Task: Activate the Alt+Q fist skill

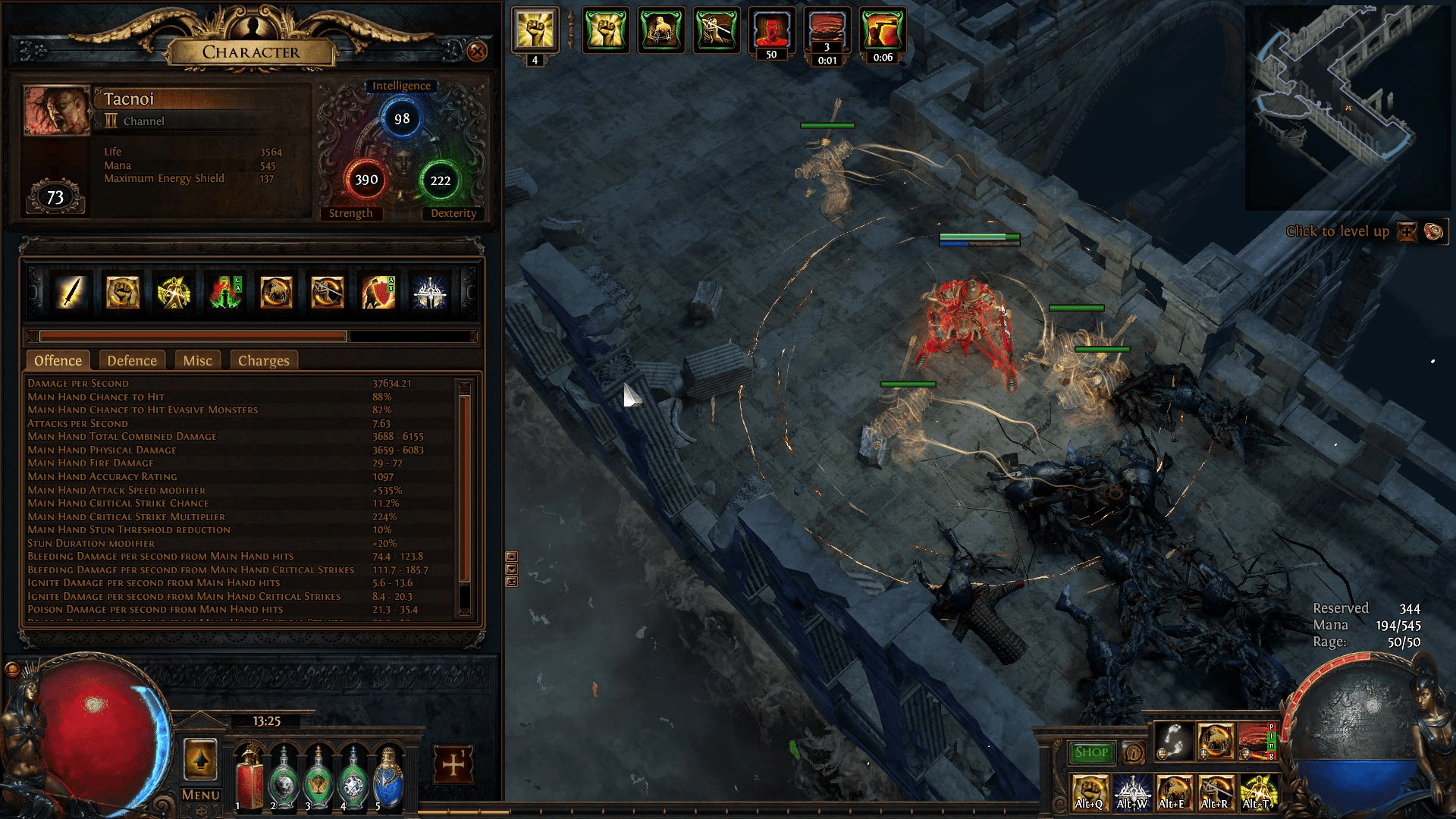Action: [x=1090, y=792]
